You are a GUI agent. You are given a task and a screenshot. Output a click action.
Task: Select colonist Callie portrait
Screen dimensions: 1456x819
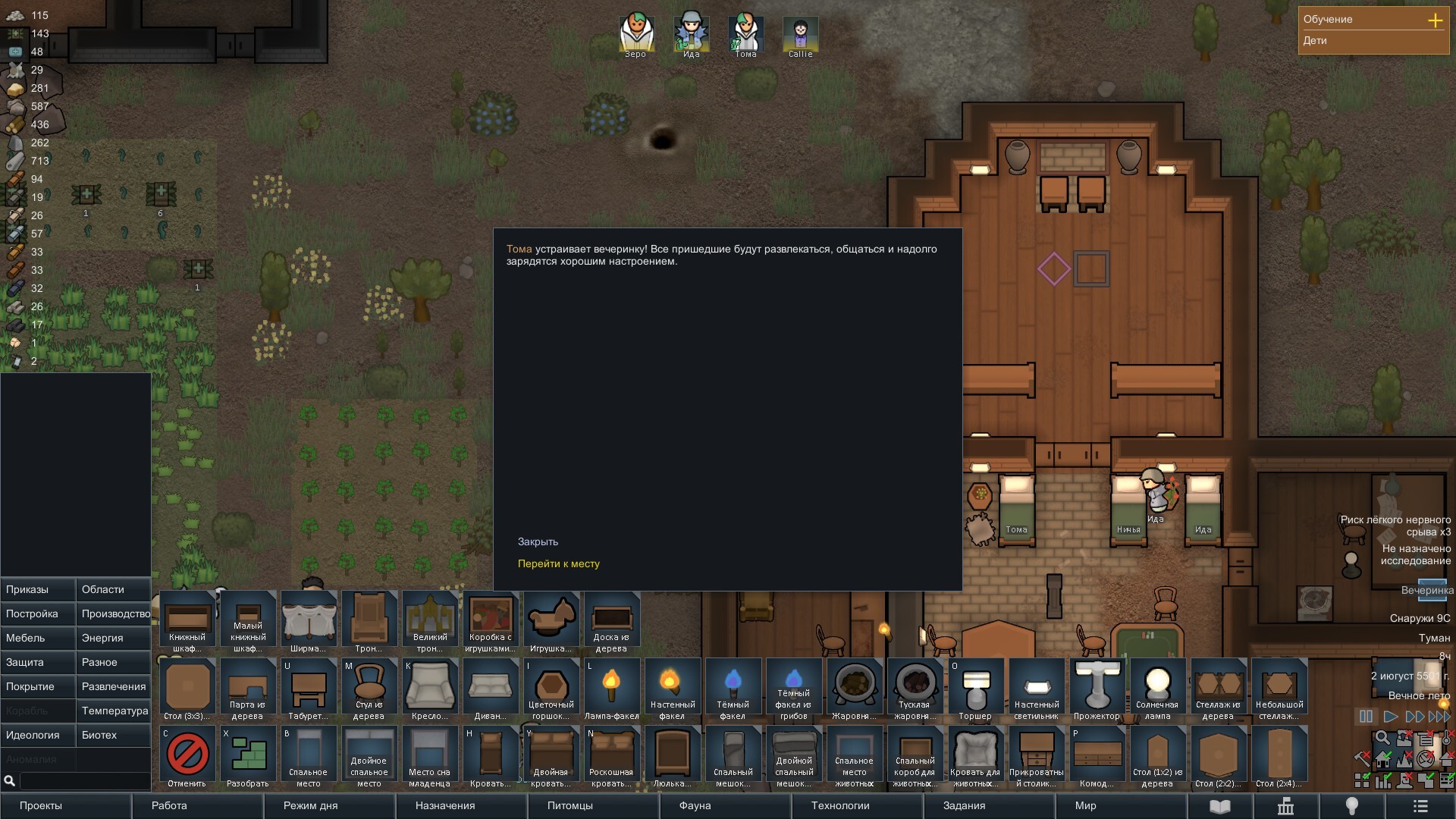800,34
